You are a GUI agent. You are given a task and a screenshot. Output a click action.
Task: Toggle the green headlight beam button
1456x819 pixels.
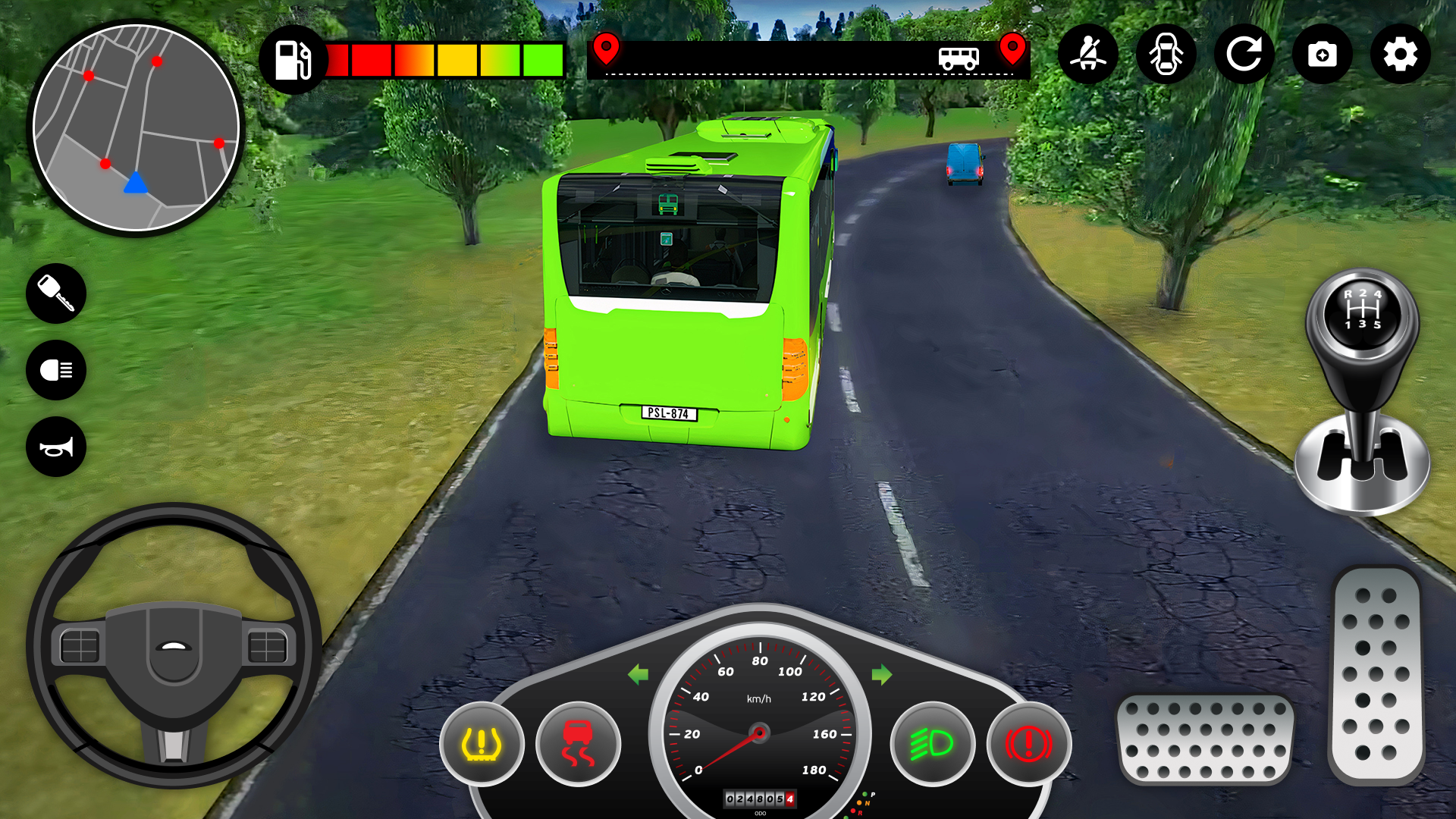[x=932, y=744]
